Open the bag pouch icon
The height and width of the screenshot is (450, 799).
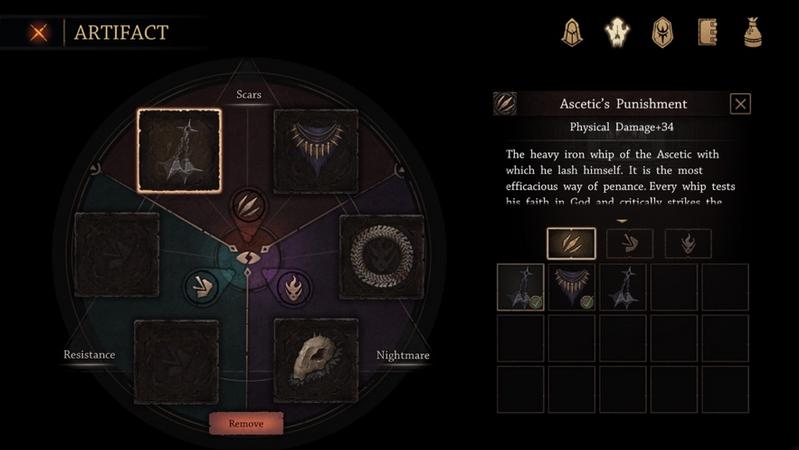(753, 33)
